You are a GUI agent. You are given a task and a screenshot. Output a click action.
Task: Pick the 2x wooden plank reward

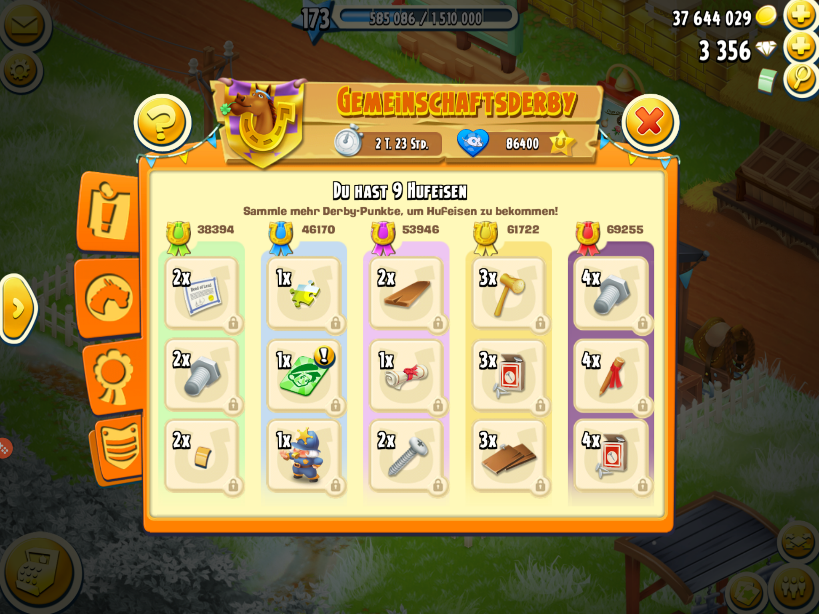tap(406, 294)
